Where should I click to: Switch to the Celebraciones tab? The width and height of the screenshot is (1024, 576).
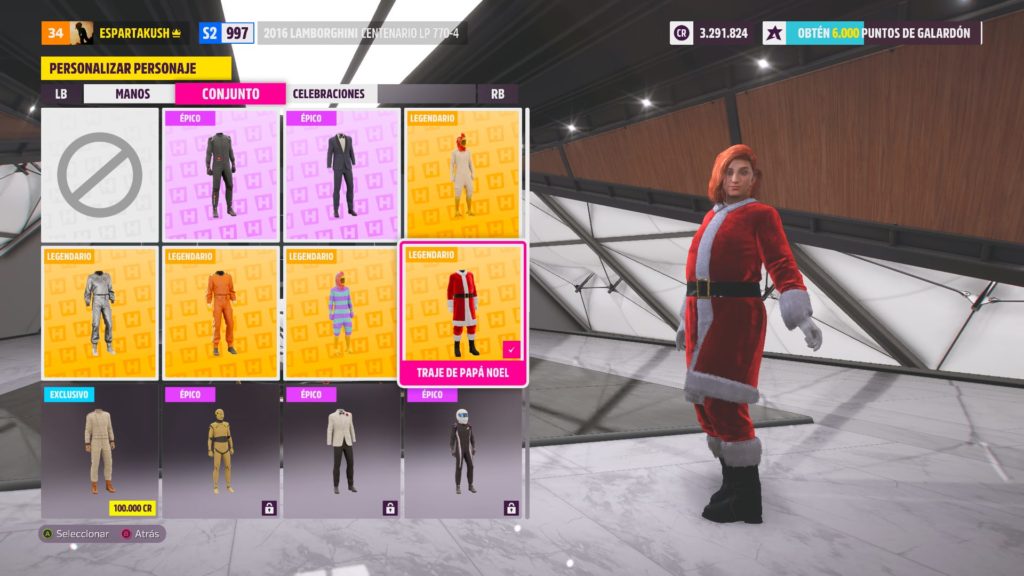pos(328,94)
